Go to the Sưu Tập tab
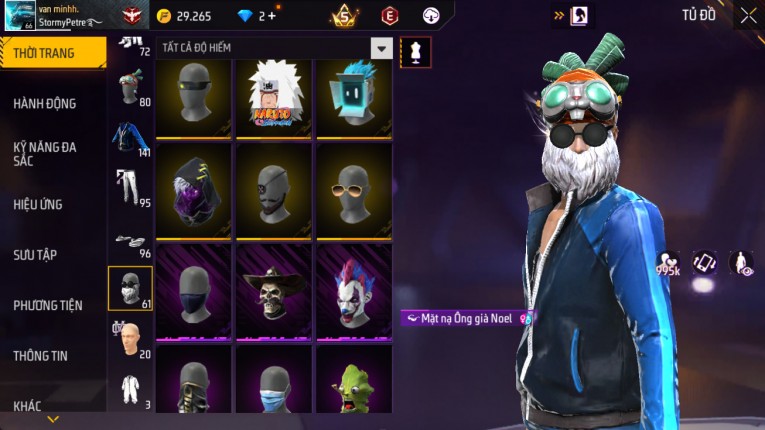The width and height of the screenshot is (765, 430). pyautogui.click(x=35, y=255)
